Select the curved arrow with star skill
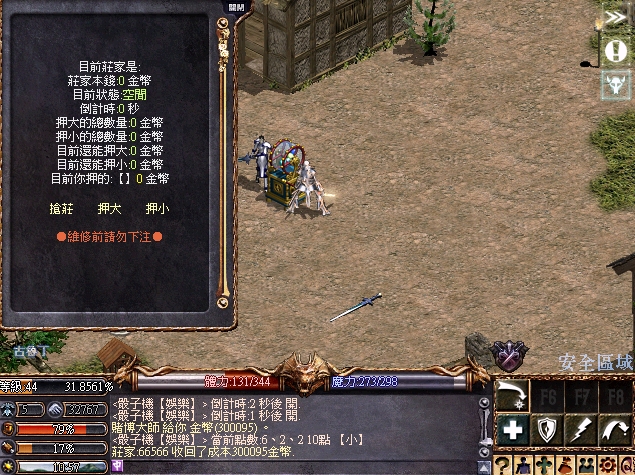Screen dimensions: 635x475 (x=514, y=396)
